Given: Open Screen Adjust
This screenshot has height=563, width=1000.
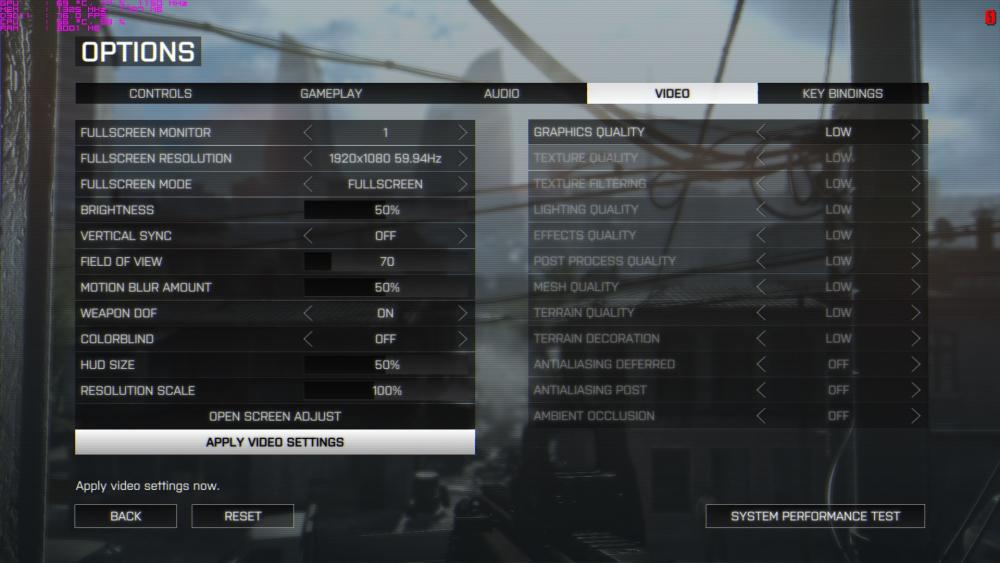Looking at the screenshot, I should click(x=275, y=416).
